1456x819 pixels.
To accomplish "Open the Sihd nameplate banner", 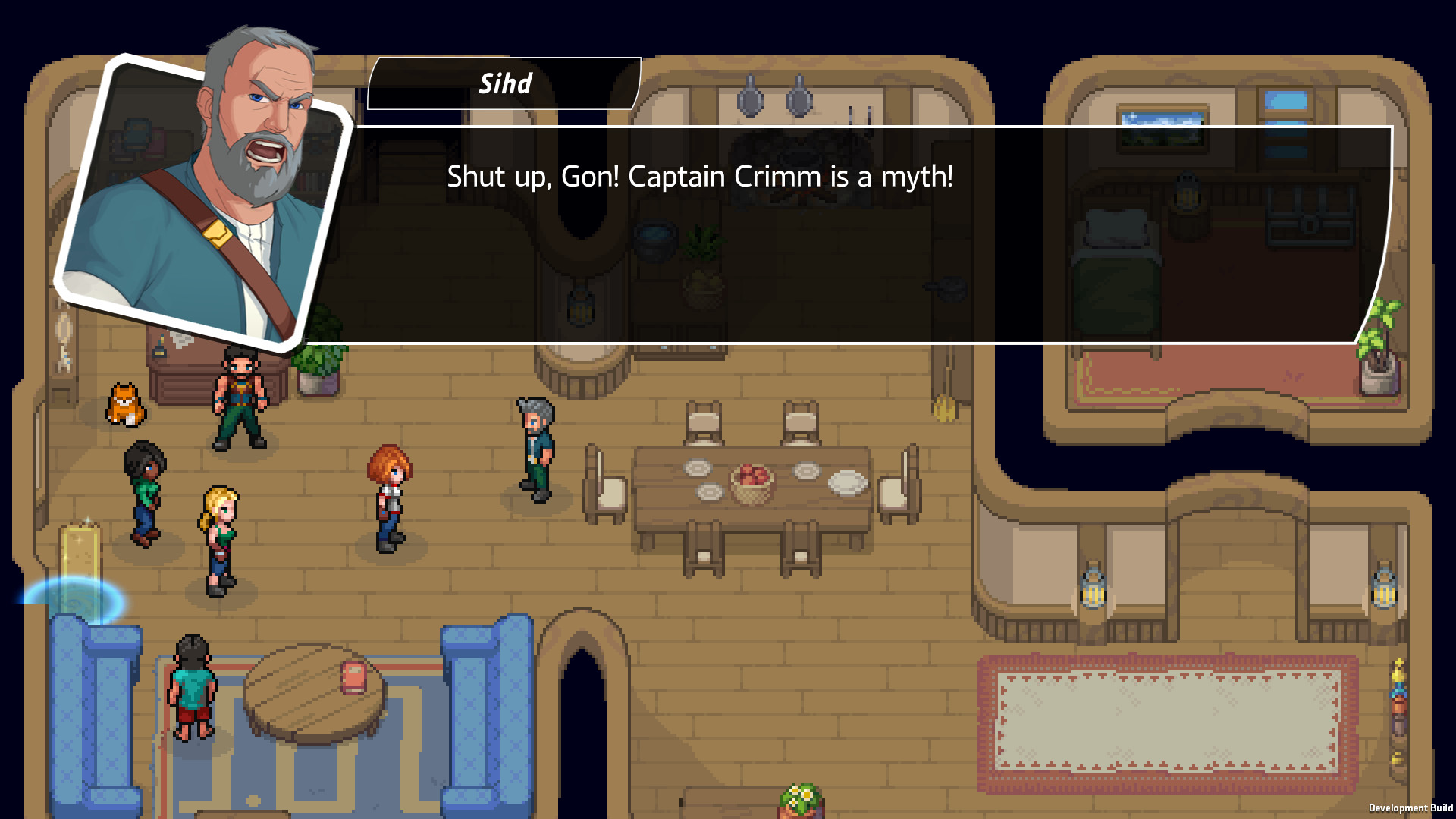I will 504,84.
